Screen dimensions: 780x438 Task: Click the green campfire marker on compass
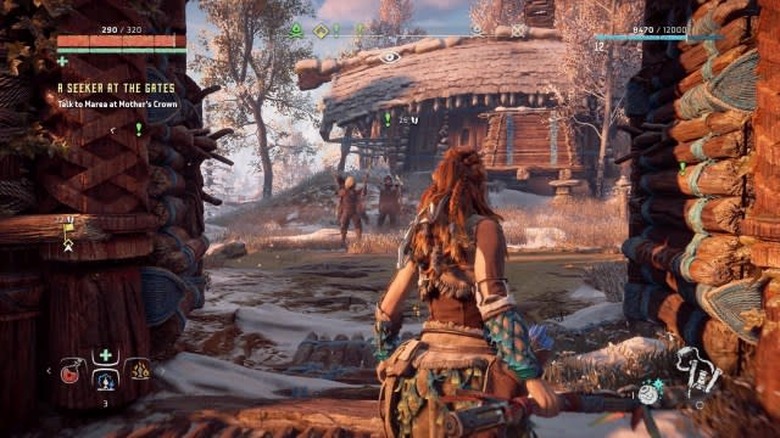point(296,31)
